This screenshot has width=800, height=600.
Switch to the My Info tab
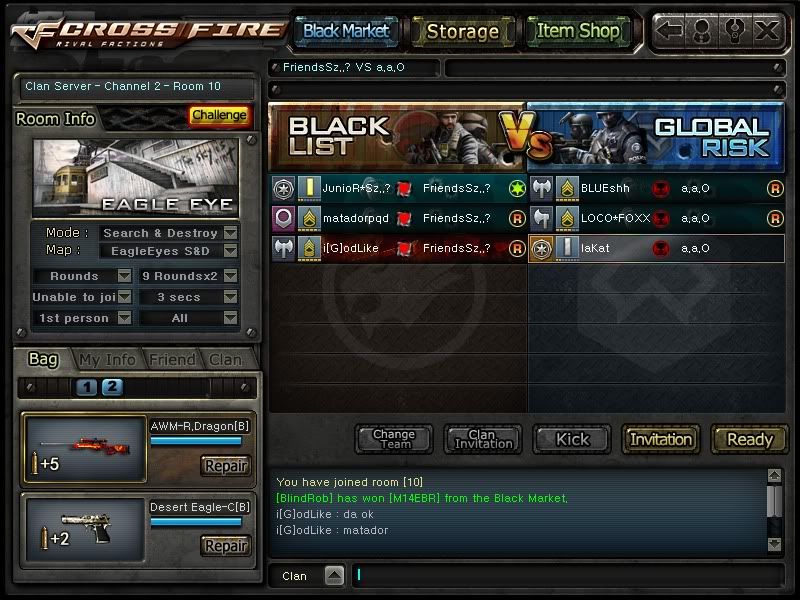pos(107,360)
